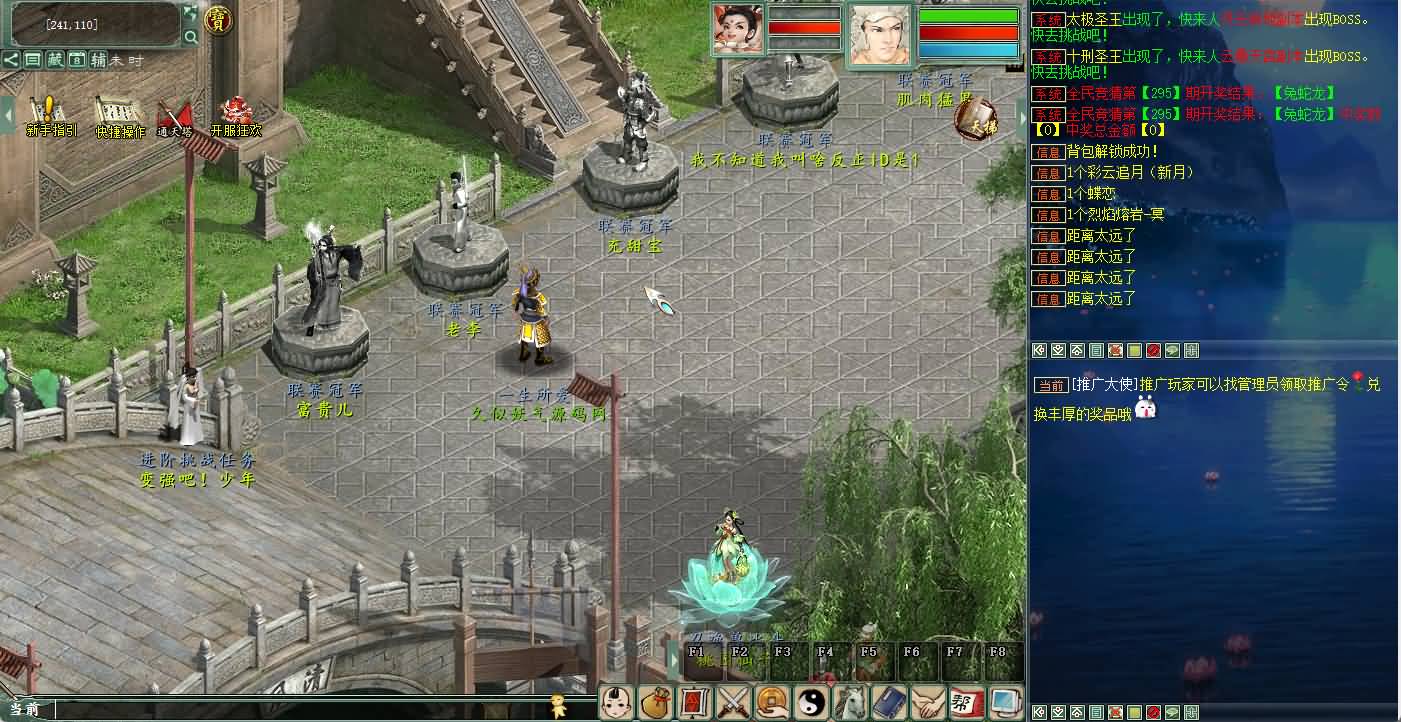Open character sheet via child face icon
This screenshot has height=722, width=1401.
[x=615, y=701]
